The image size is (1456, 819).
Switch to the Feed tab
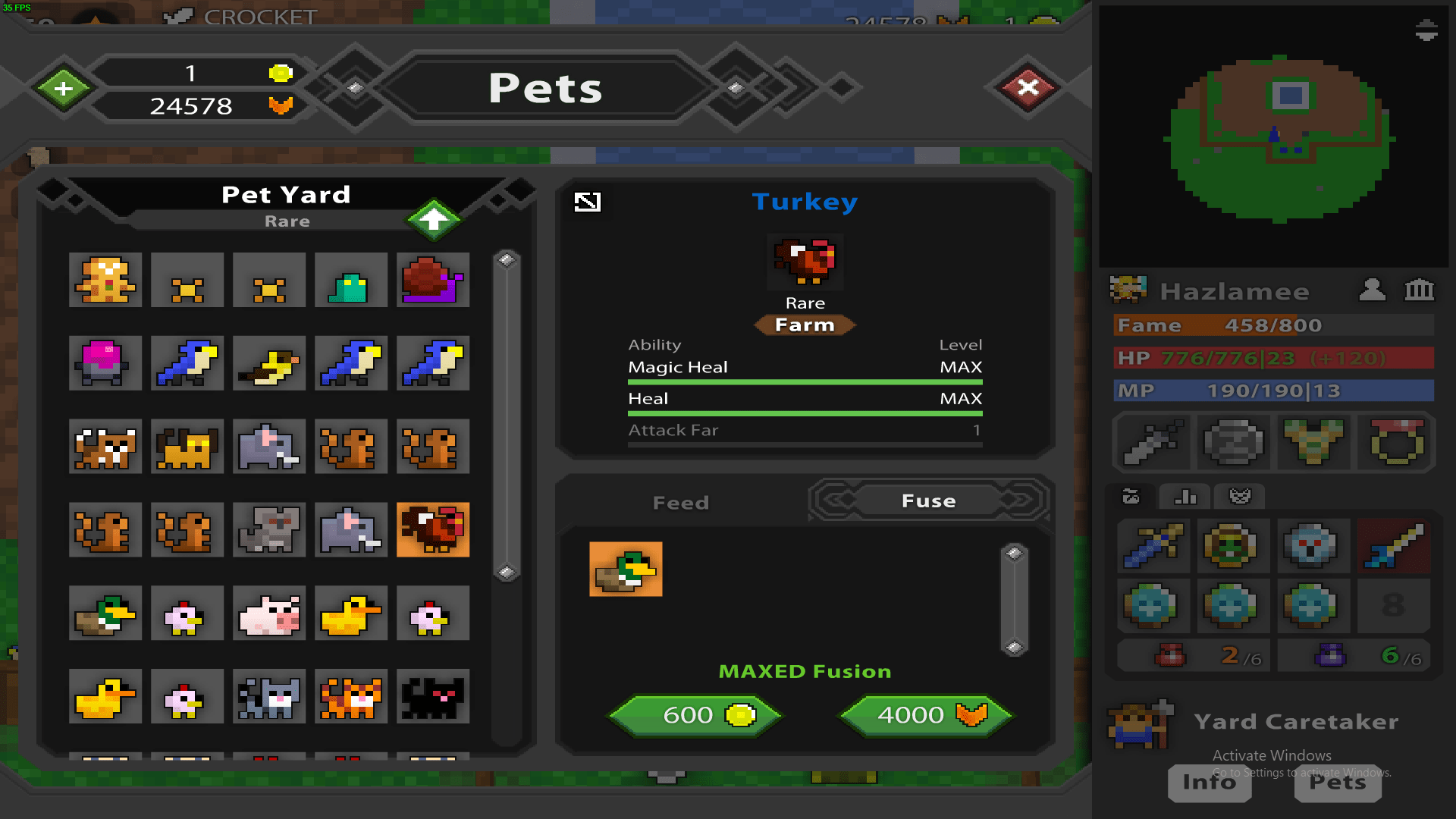click(680, 502)
